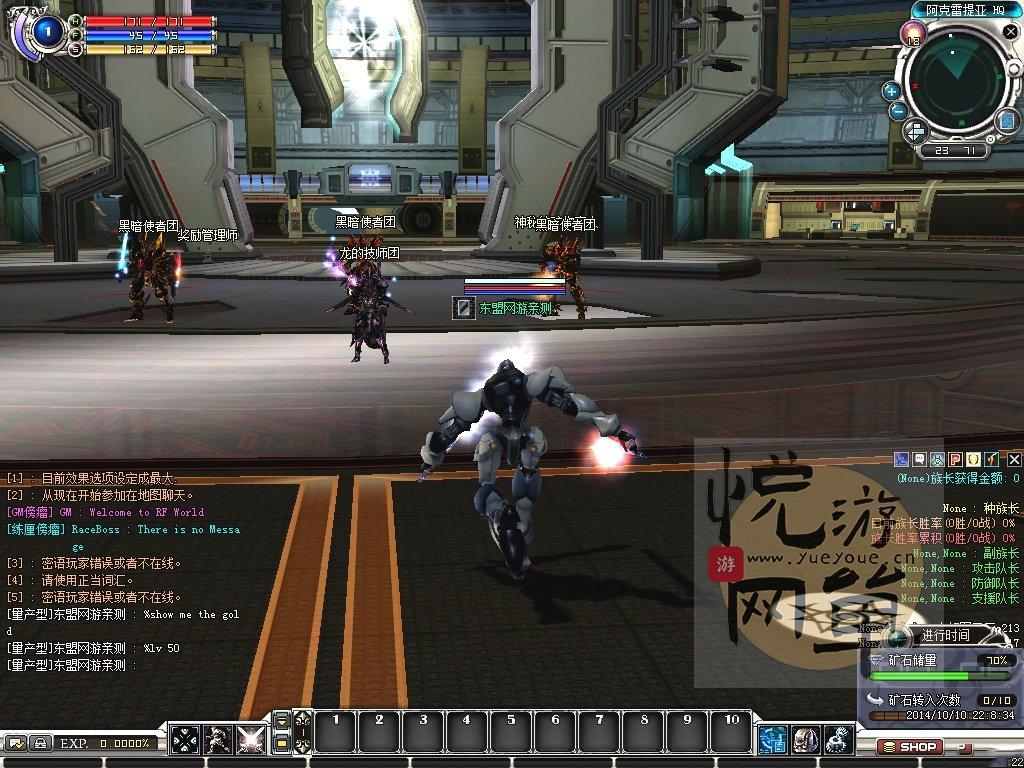The height and width of the screenshot is (768, 1024).
Task: Click the circular radar minimap
Action: (955, 84)
